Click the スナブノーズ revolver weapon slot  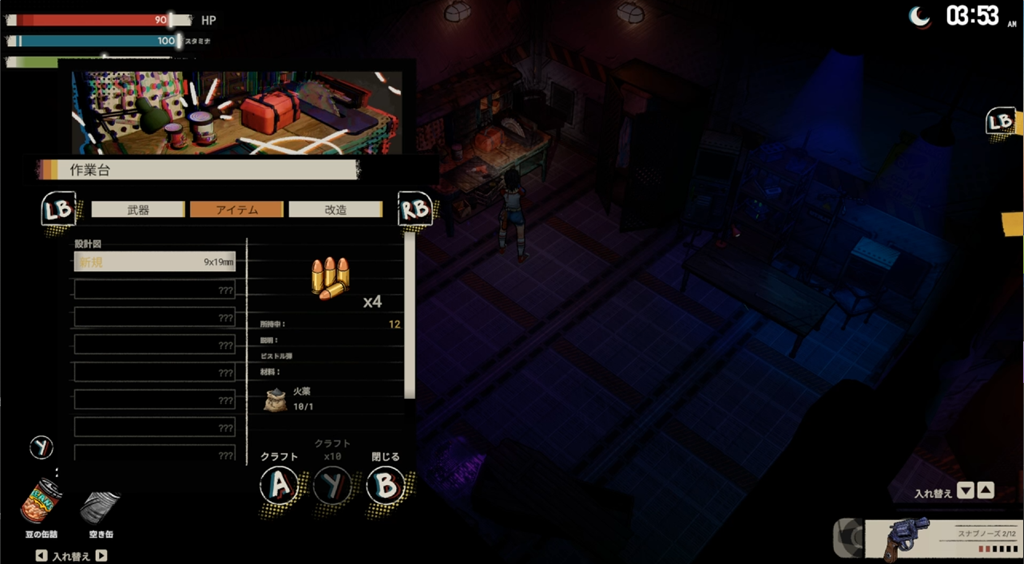point(929,539)
